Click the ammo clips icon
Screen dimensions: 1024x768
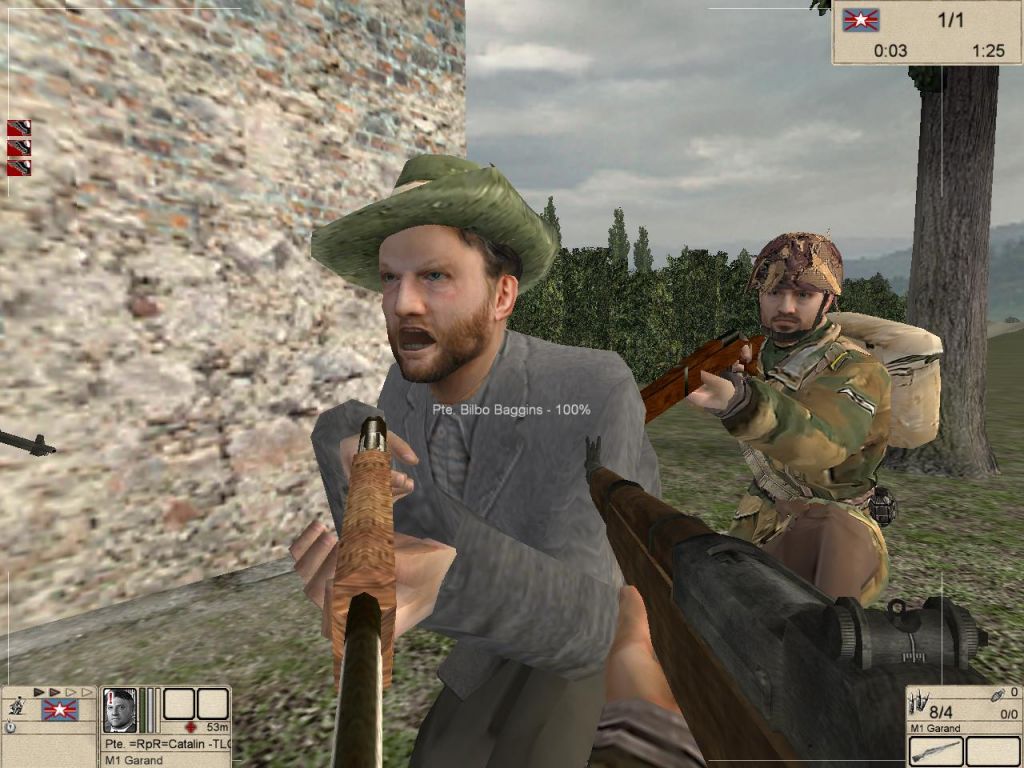click(919, 703)
